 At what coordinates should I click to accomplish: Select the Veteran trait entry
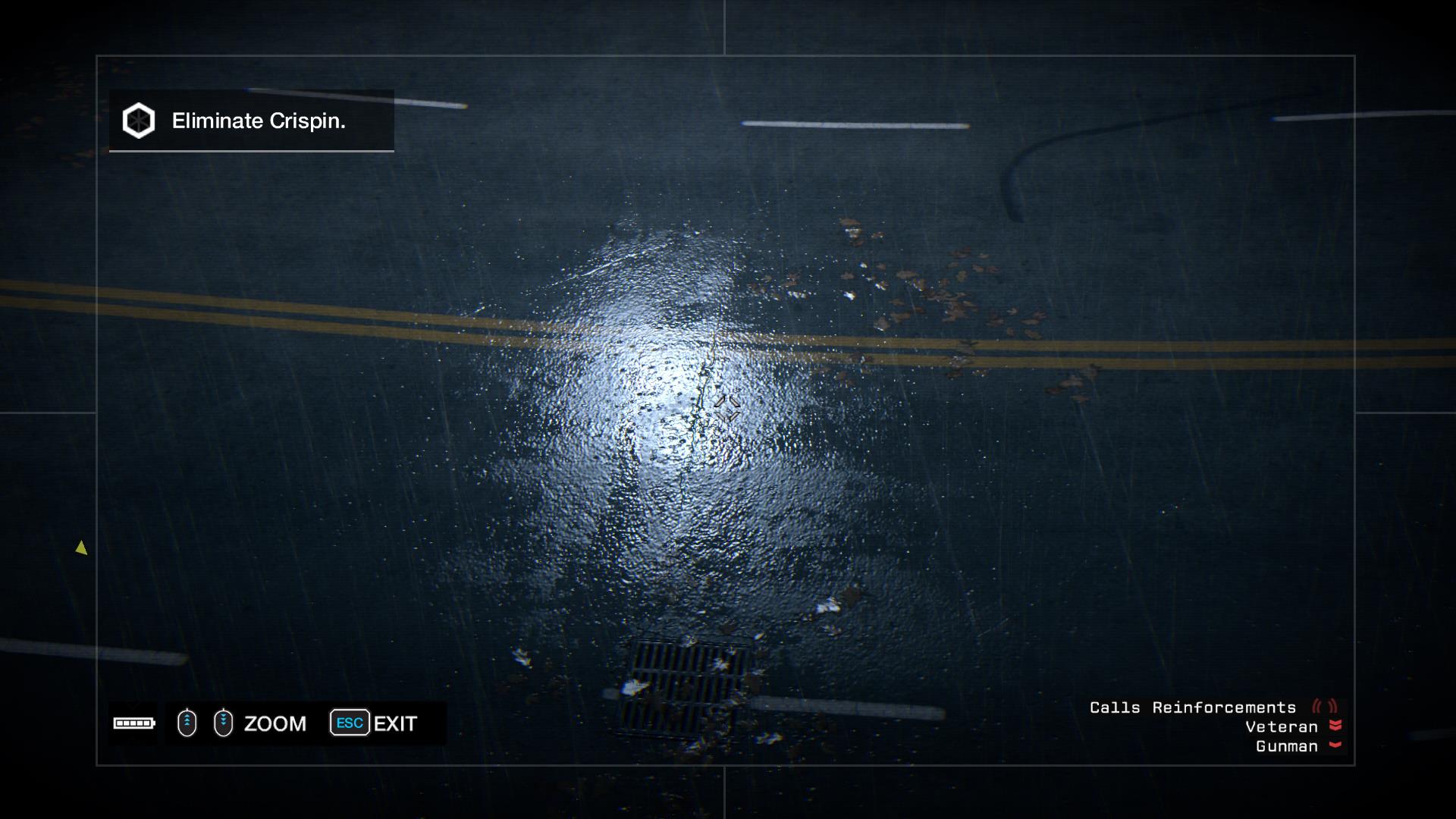click(1282, 727)
